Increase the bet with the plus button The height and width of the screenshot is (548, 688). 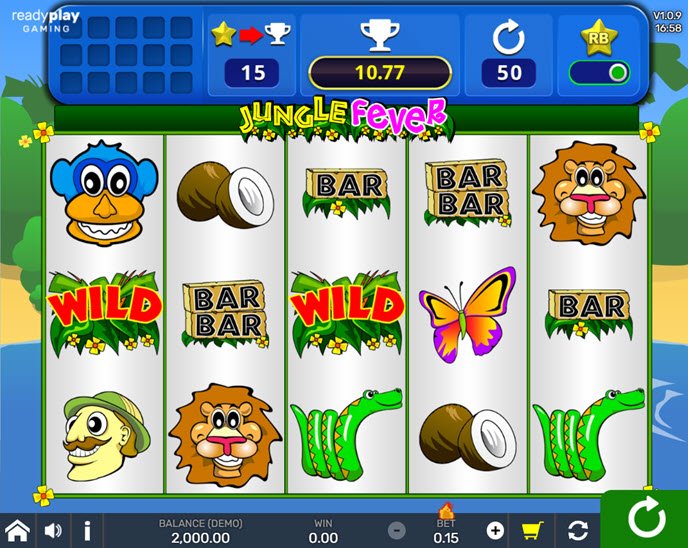coord(495,530)
